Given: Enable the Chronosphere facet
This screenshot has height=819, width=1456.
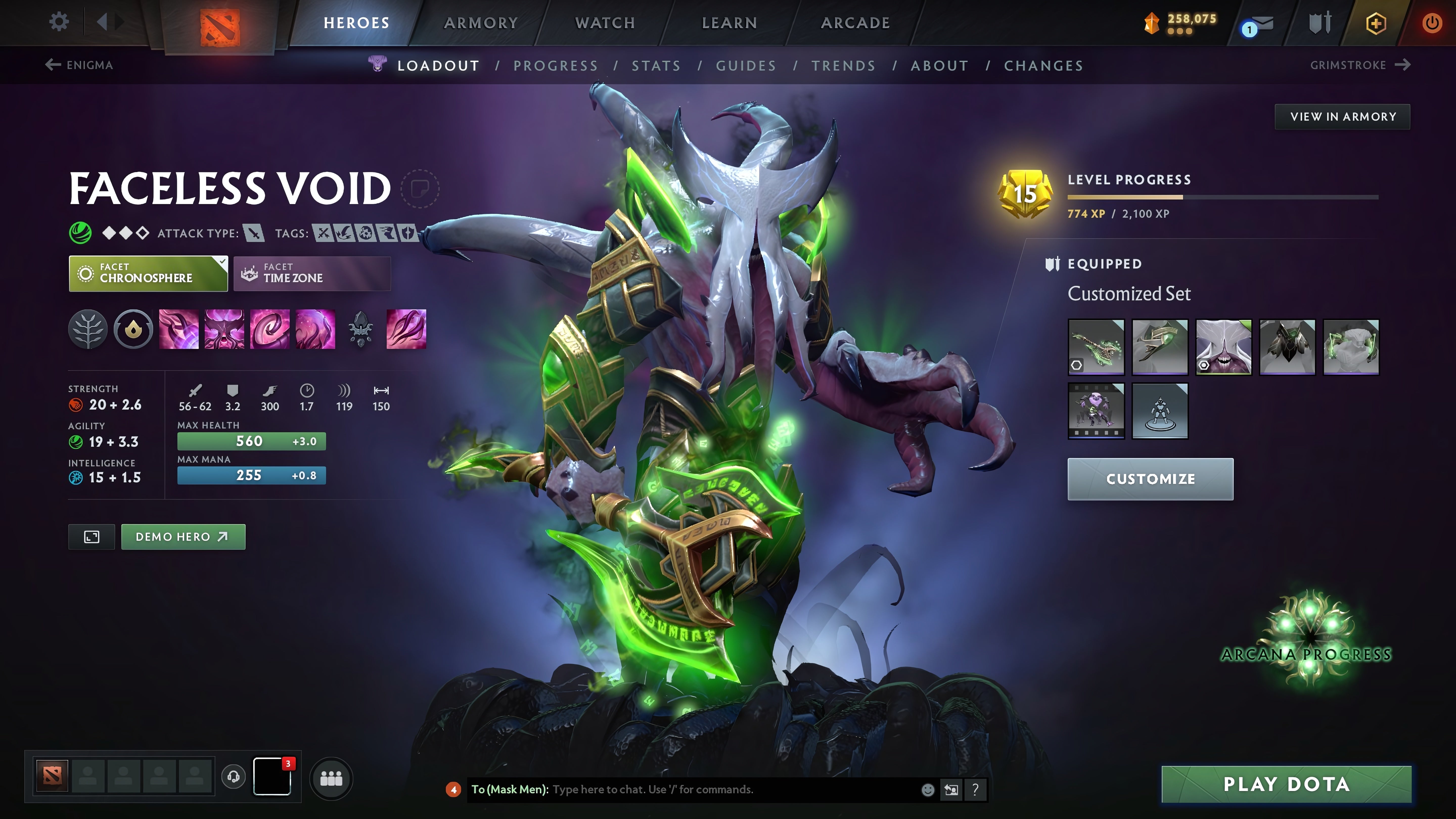Looking at the screenshot, I should click(x=148, y=274).
